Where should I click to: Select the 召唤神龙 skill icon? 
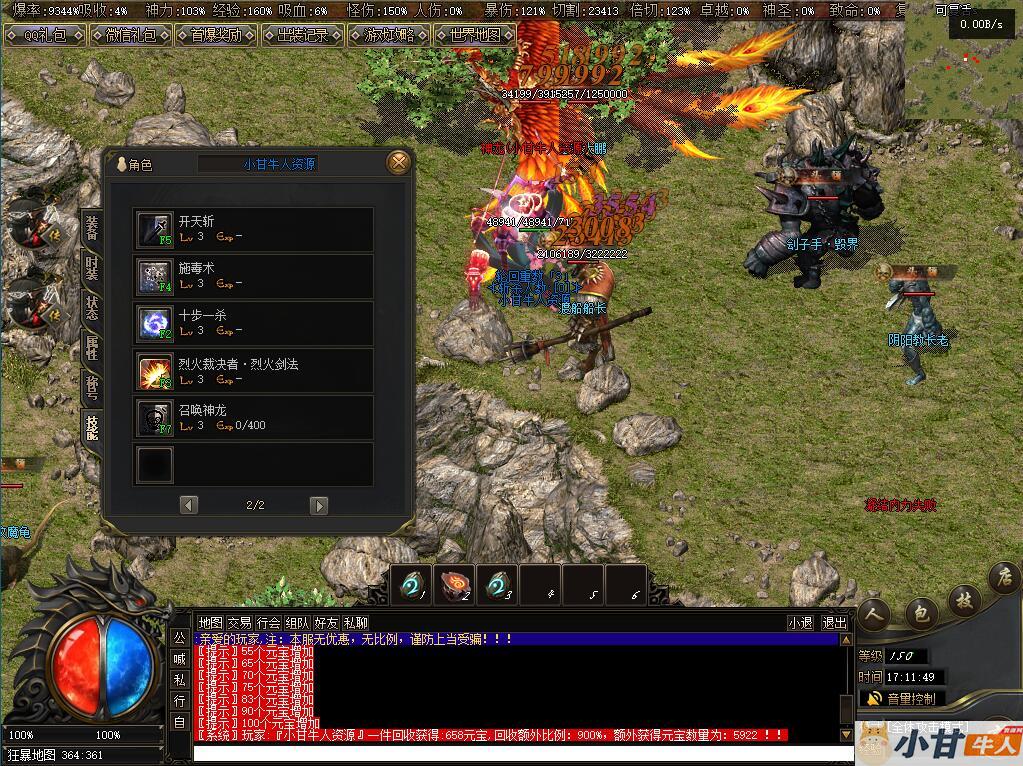pos(155,417)
